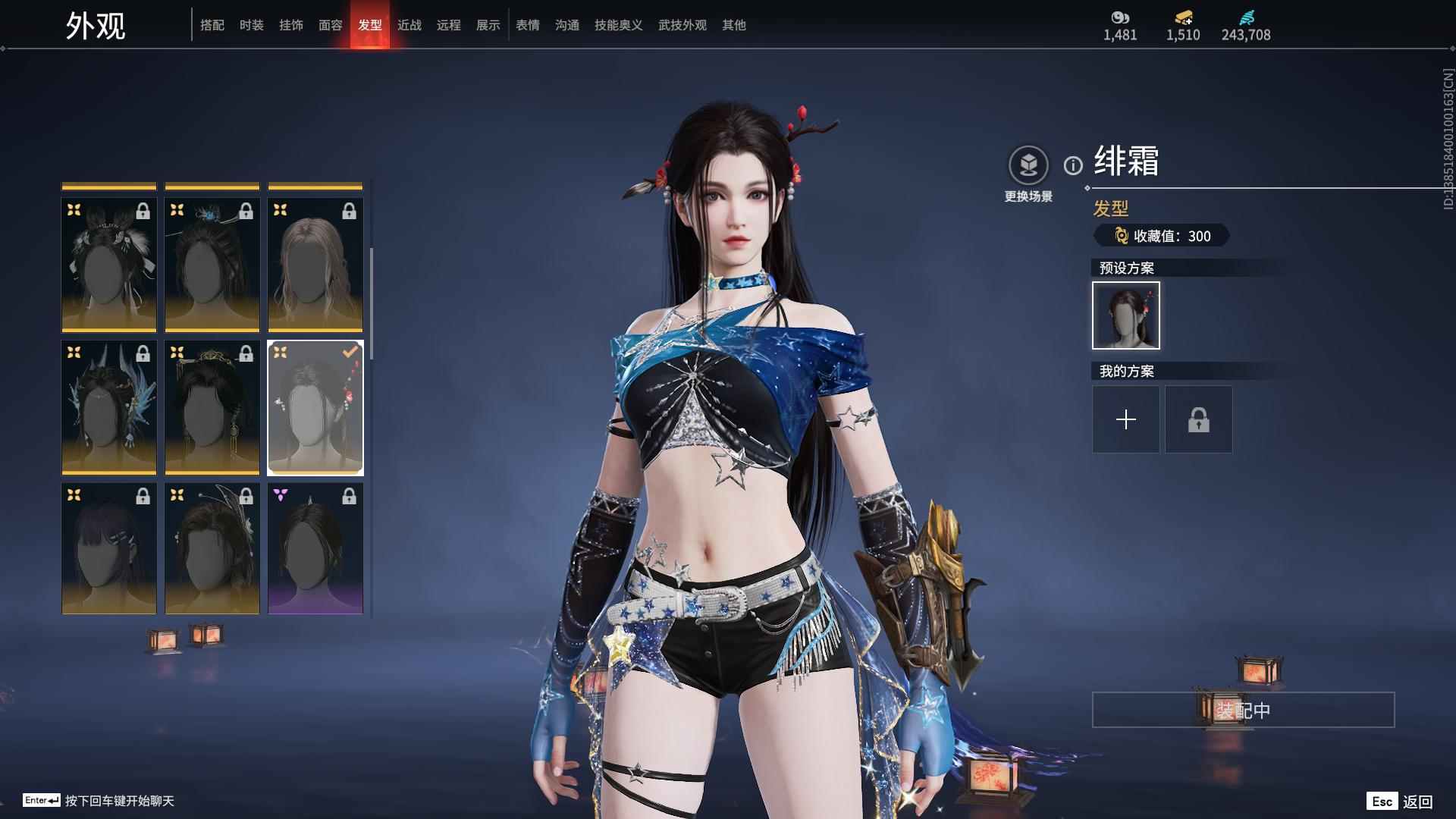Viewport: 1456px width, 819px height.
Task: Go to the 面容 tab
Action: point(331,25)
